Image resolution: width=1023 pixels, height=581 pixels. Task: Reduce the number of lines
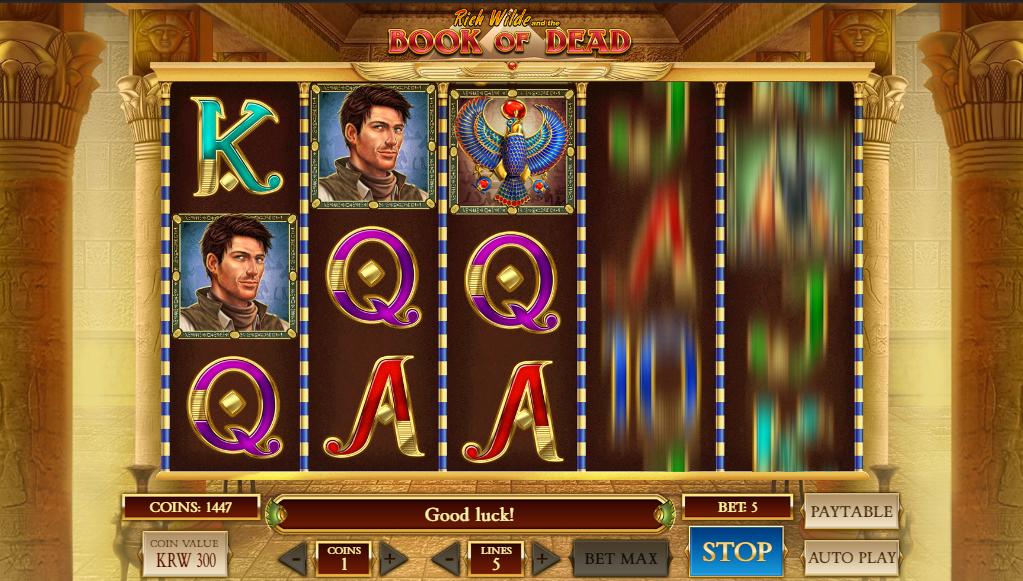click(446, 558)
